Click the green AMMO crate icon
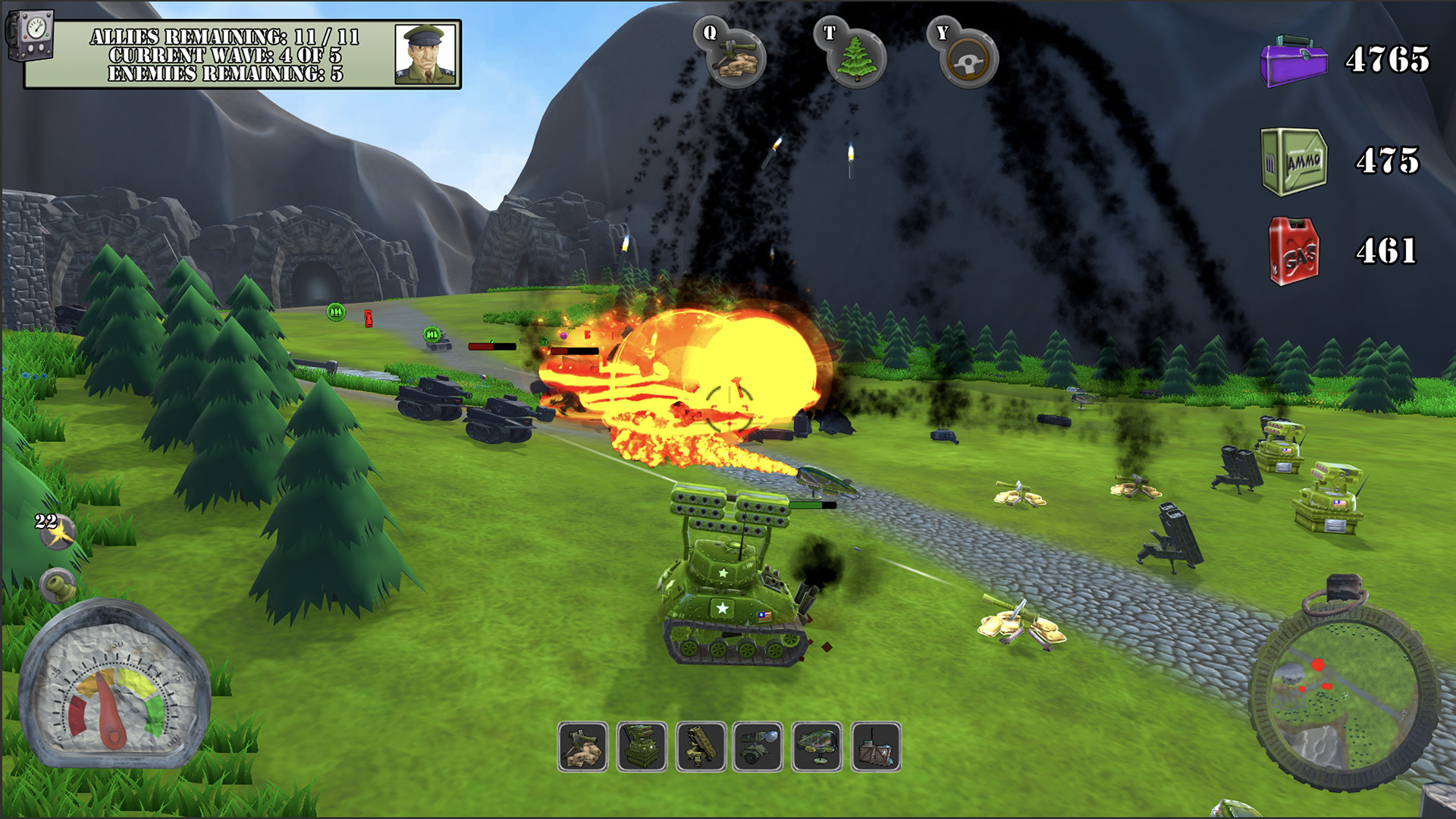This screenshot has height=819, width=1456. 1292,160
